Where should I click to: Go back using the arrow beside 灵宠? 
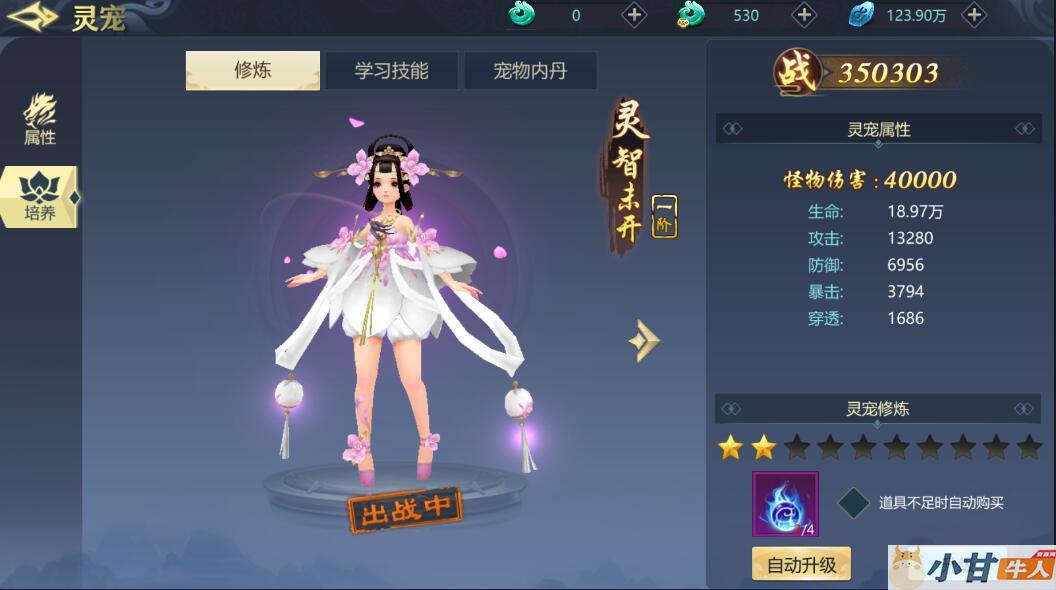[32, 17]
